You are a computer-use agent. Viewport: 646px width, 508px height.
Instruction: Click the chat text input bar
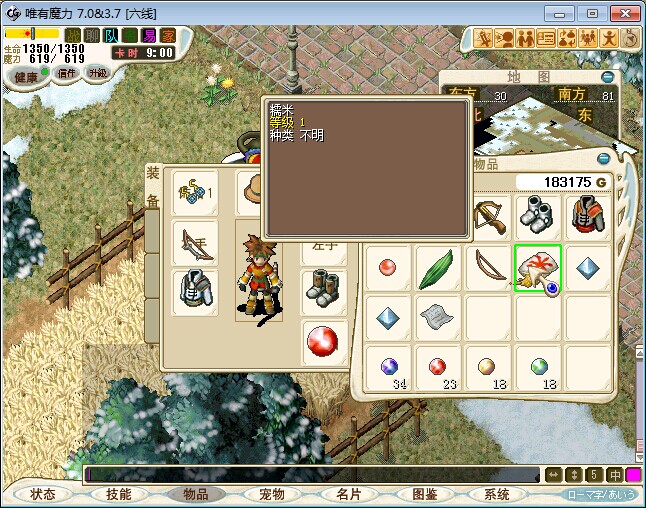click(x=310, y=474)
